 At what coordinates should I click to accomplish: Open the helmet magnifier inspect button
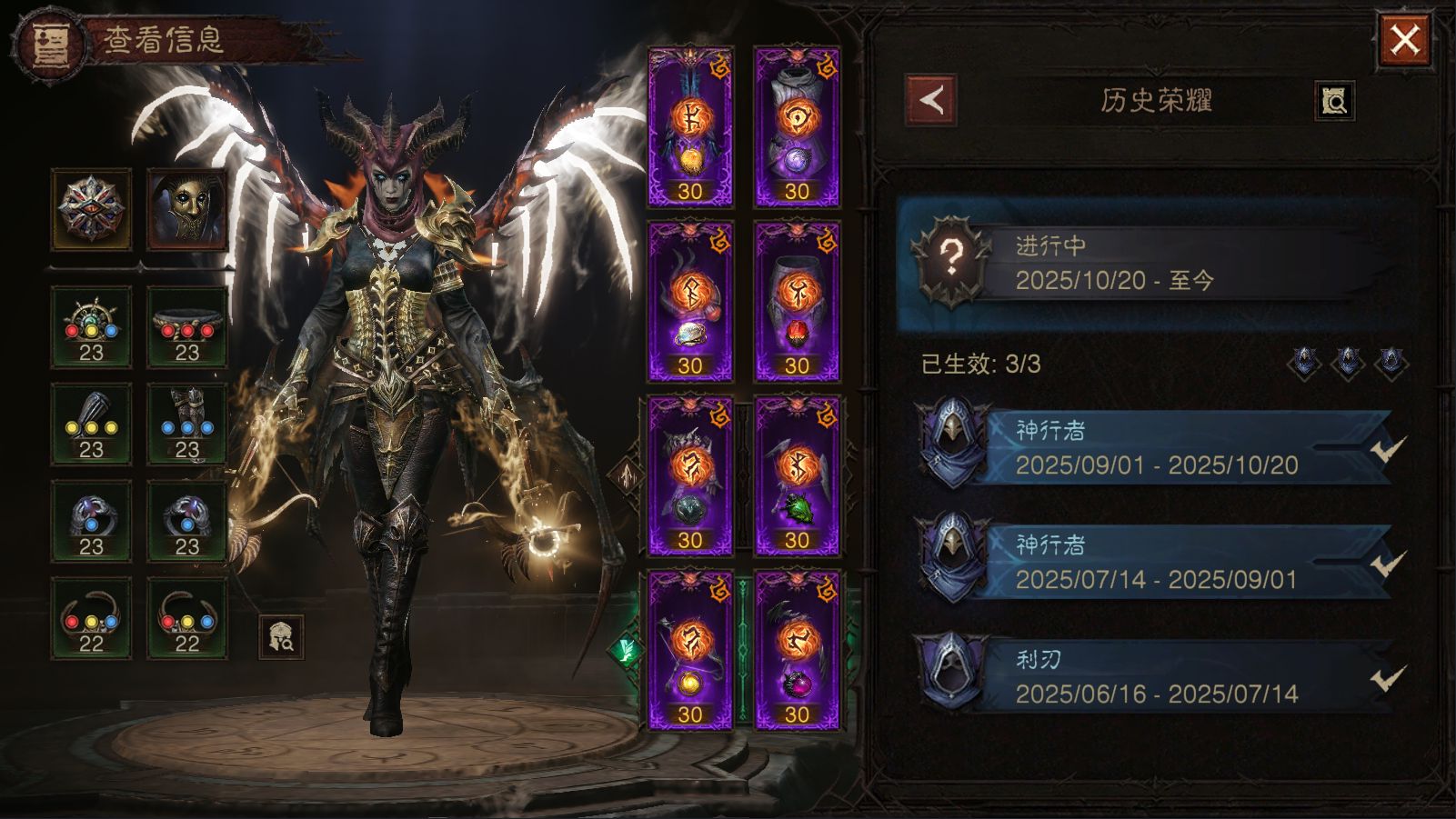[x=281, y=636]
